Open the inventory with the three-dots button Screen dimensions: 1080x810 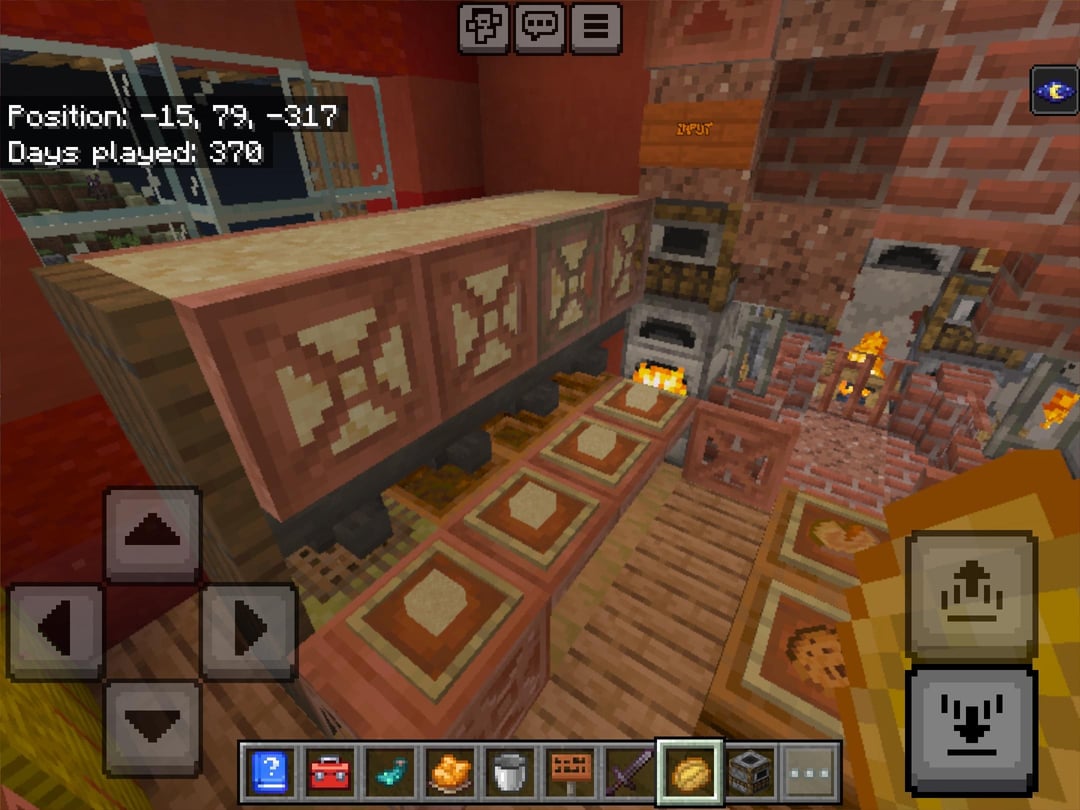809,773
